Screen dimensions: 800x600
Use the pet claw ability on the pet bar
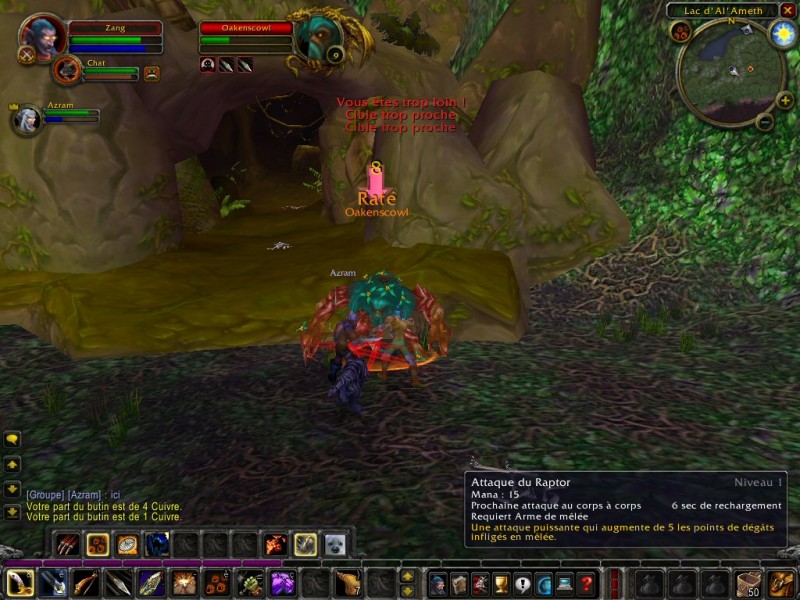[x=68, y=544]
